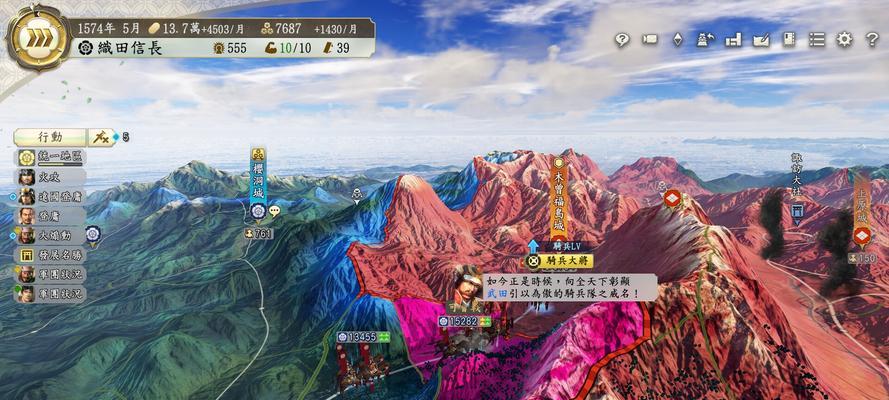Toggle the camera view icon

click(x=649, y=40)
